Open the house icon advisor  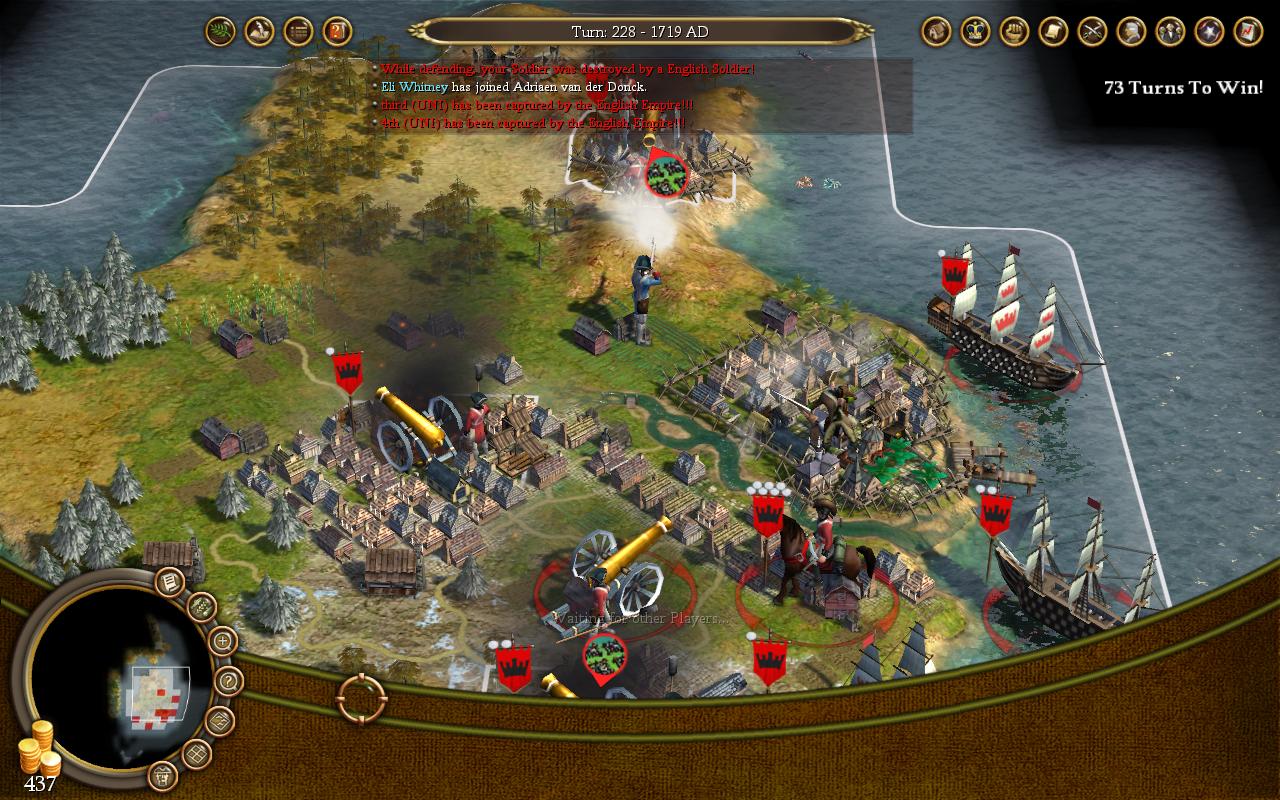(936, 32)
